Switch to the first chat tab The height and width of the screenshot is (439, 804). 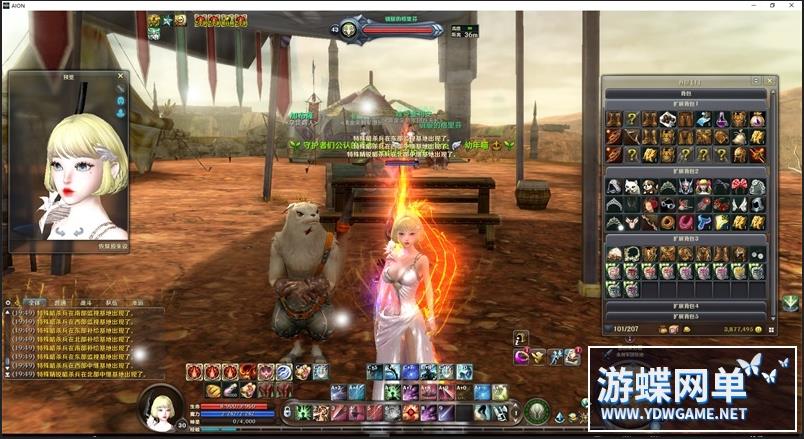(x=34, y=301)
